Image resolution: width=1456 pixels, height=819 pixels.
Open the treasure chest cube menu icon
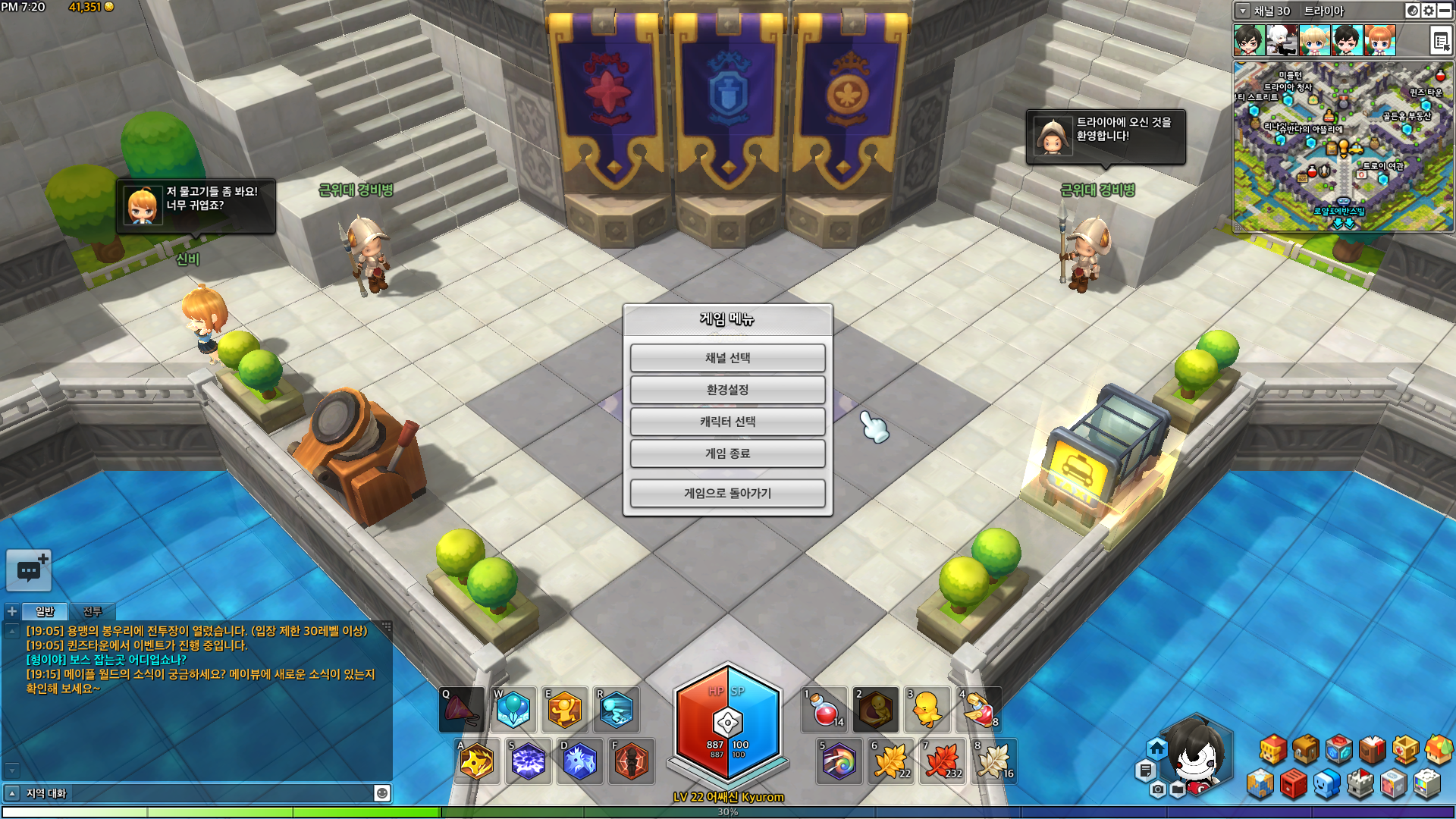coord(1306,749)
